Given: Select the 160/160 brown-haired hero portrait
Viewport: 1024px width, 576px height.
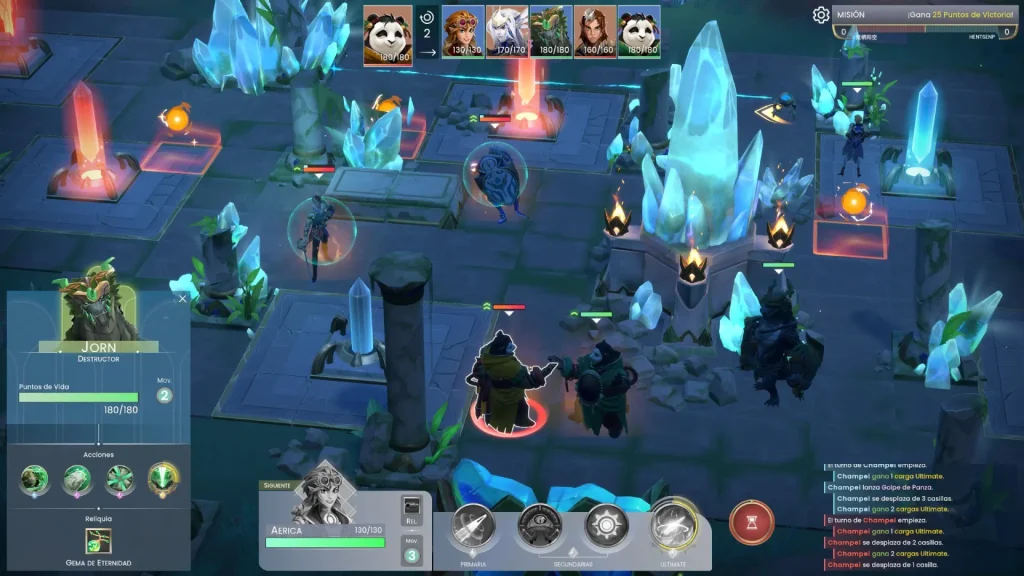Looking at the screenshot, I should pyautogui.click(x=595, y=31).
